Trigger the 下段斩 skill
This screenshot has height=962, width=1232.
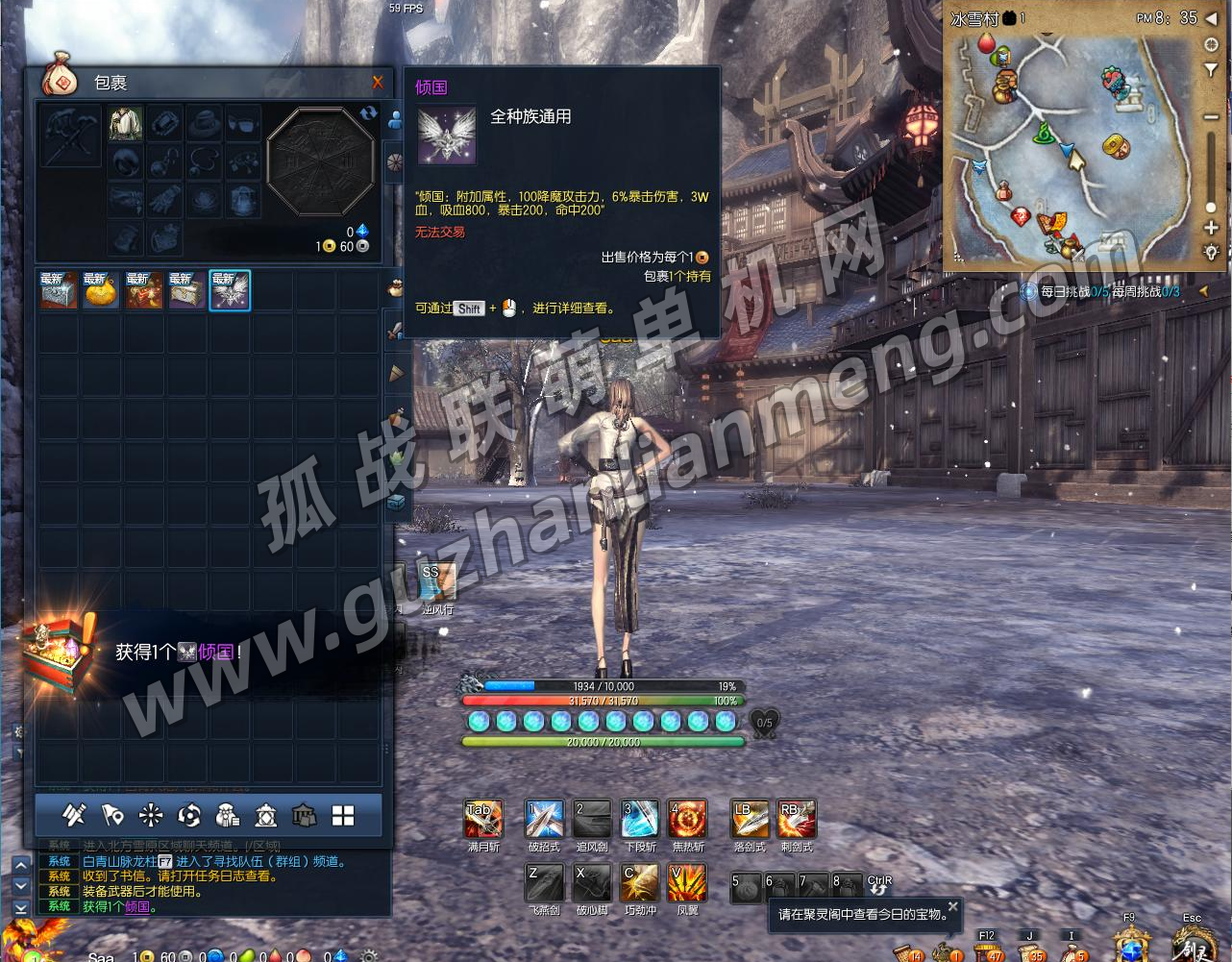(640, 820)
